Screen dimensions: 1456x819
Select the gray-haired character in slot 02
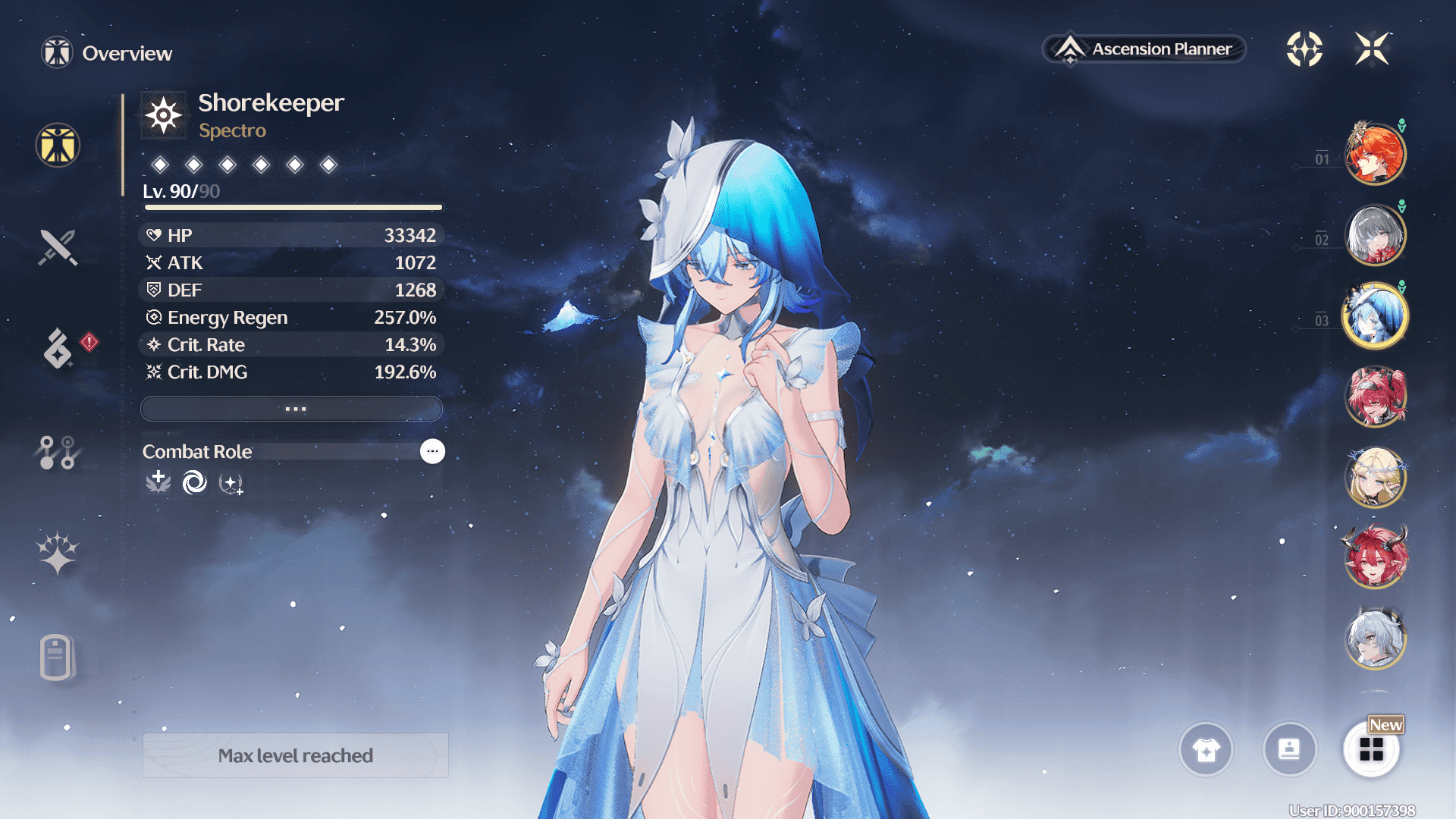[x=1375, y=235]
